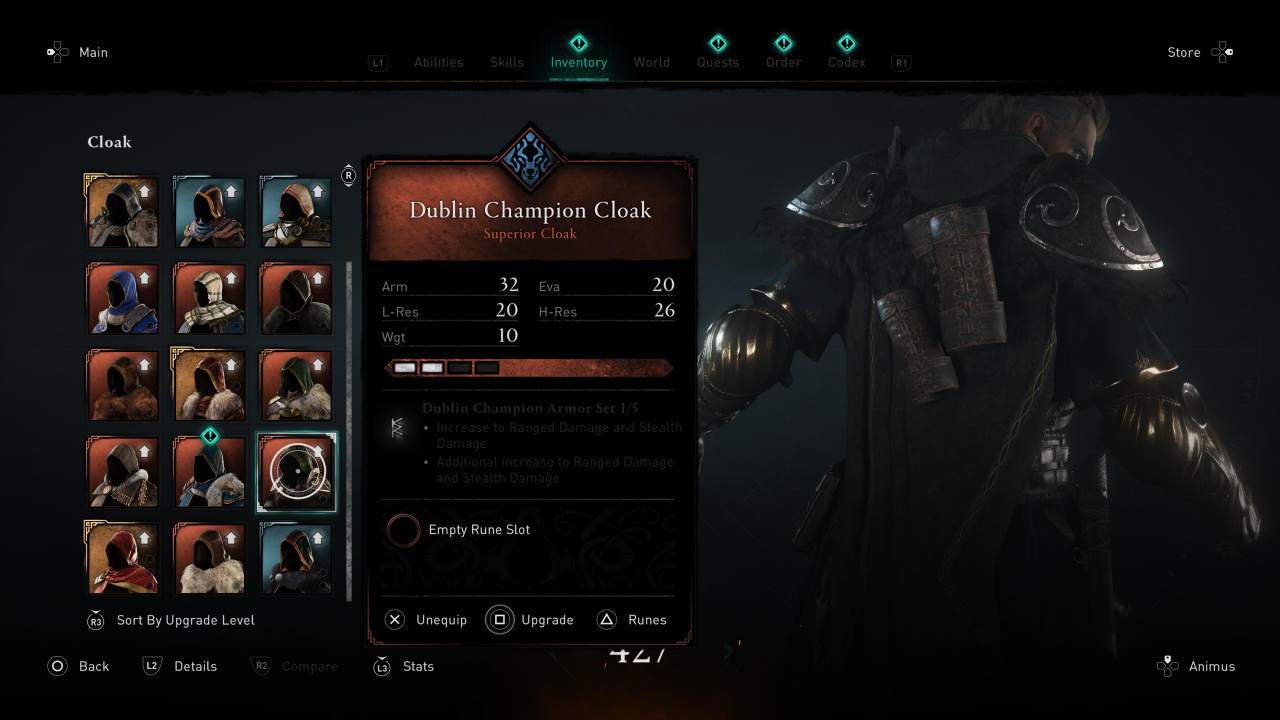
Task: Open the Skills tab
Action: tap(507, 62)
